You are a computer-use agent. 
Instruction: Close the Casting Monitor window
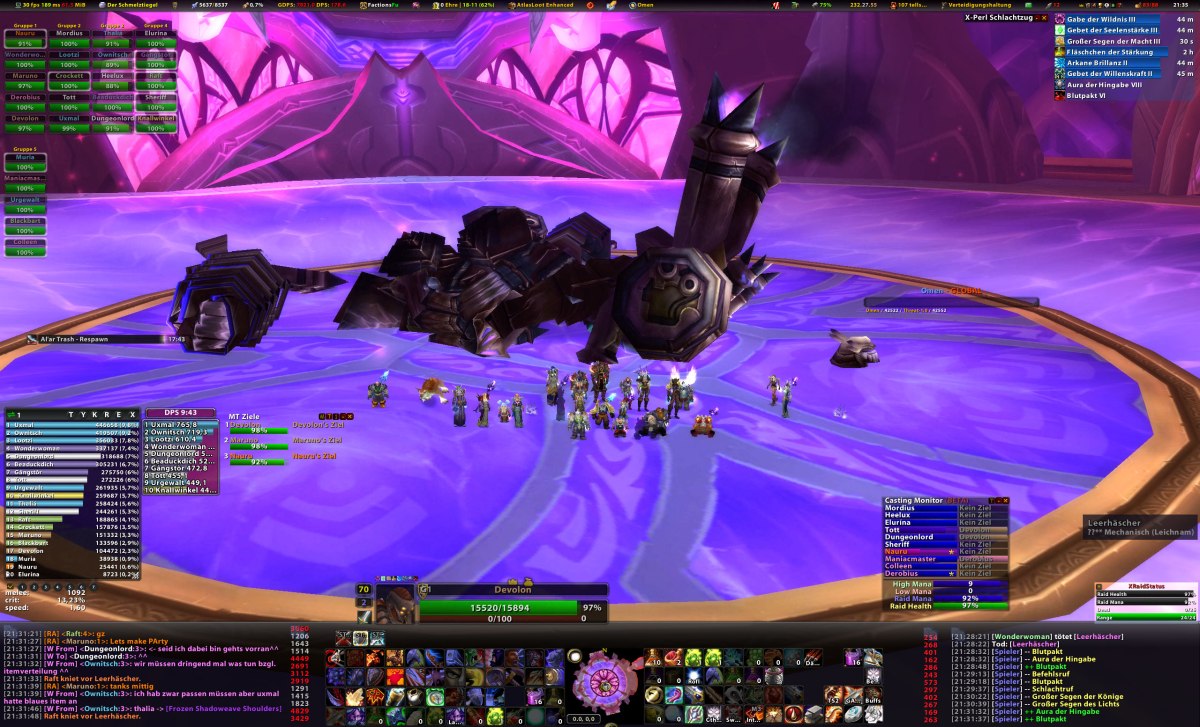pyautogui.click(x=1006, y=500)
